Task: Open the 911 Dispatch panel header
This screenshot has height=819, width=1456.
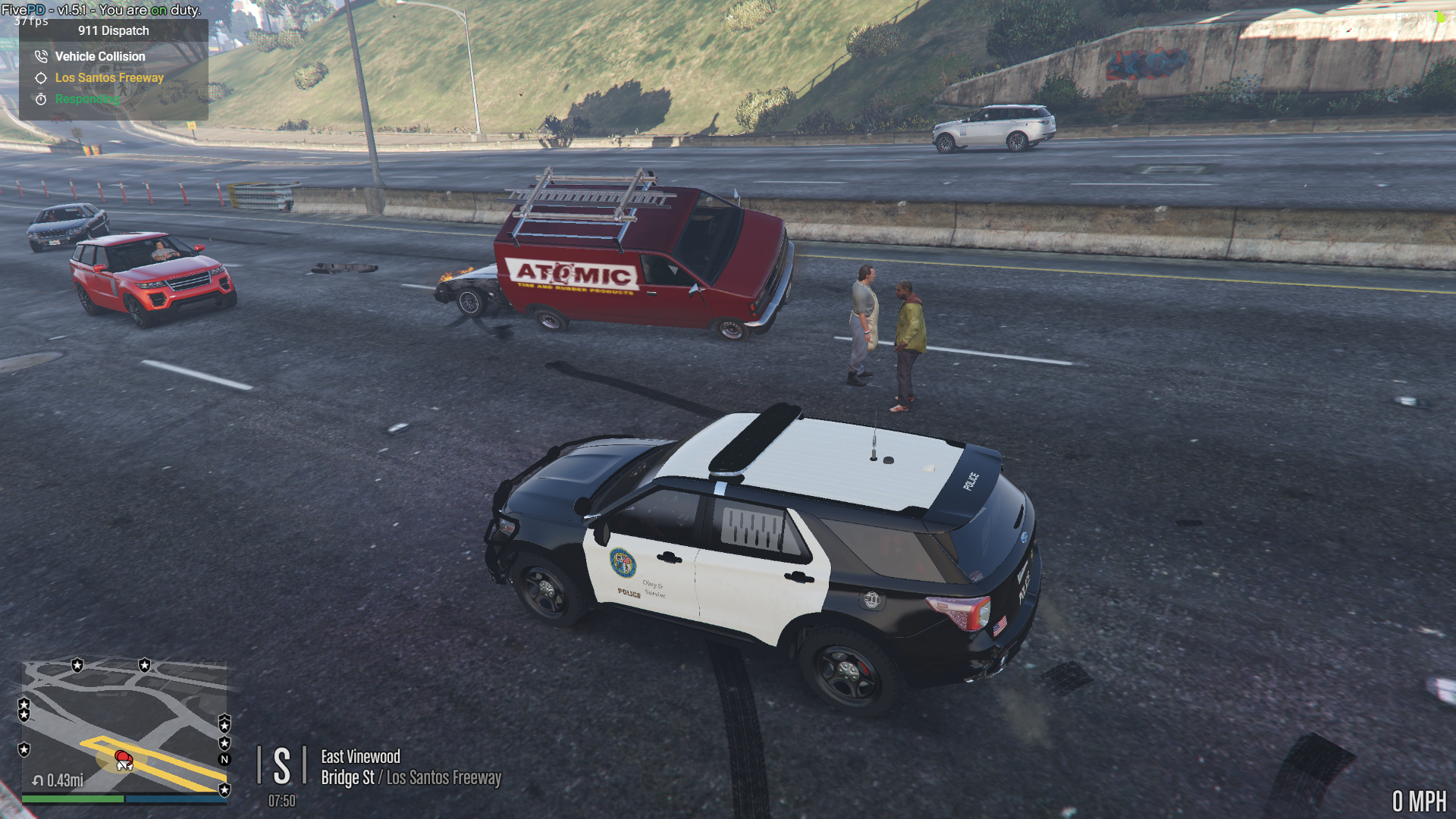Action: click(114, 31)
